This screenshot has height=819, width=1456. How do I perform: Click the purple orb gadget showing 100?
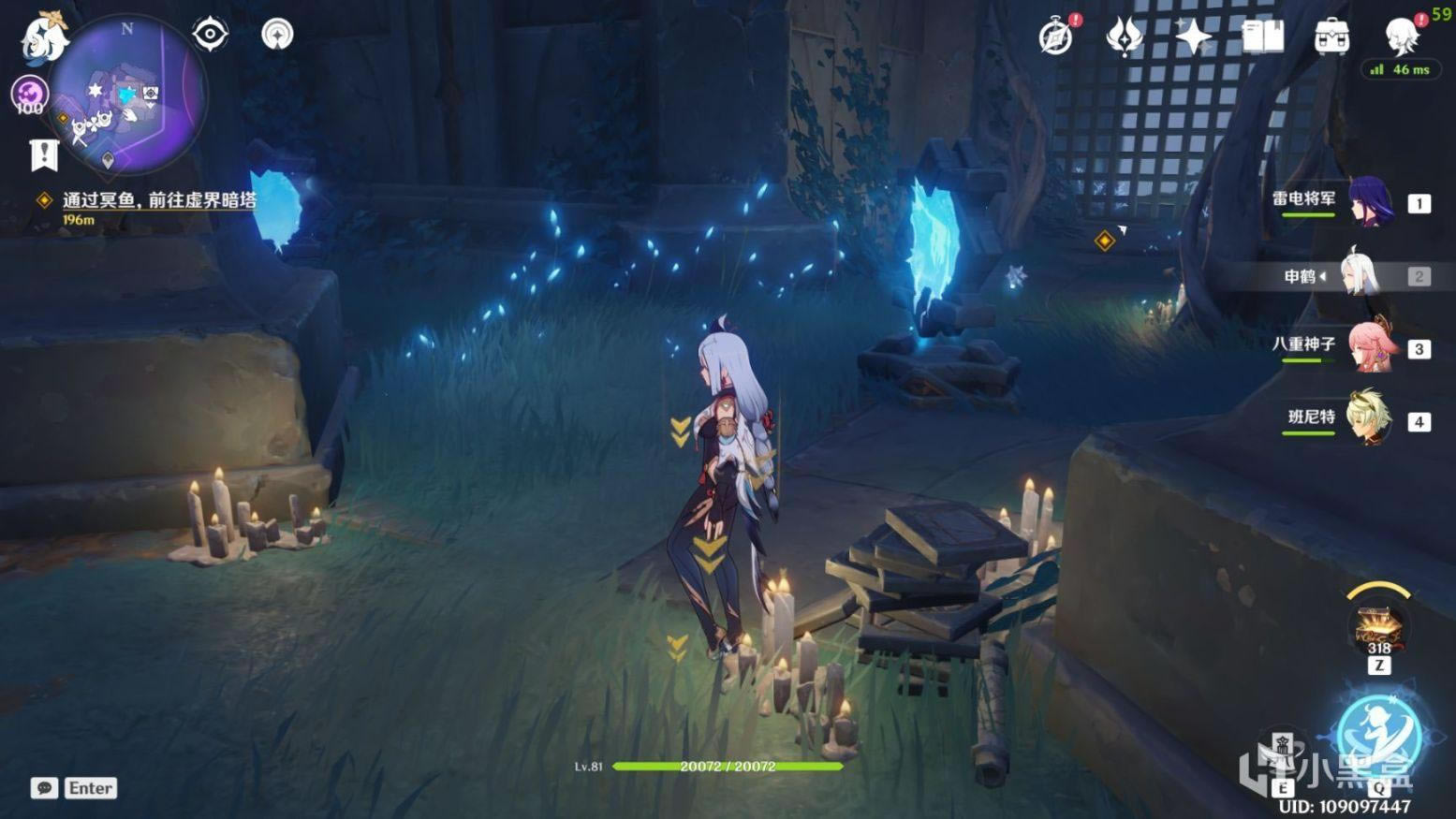(x=29, y=95)
